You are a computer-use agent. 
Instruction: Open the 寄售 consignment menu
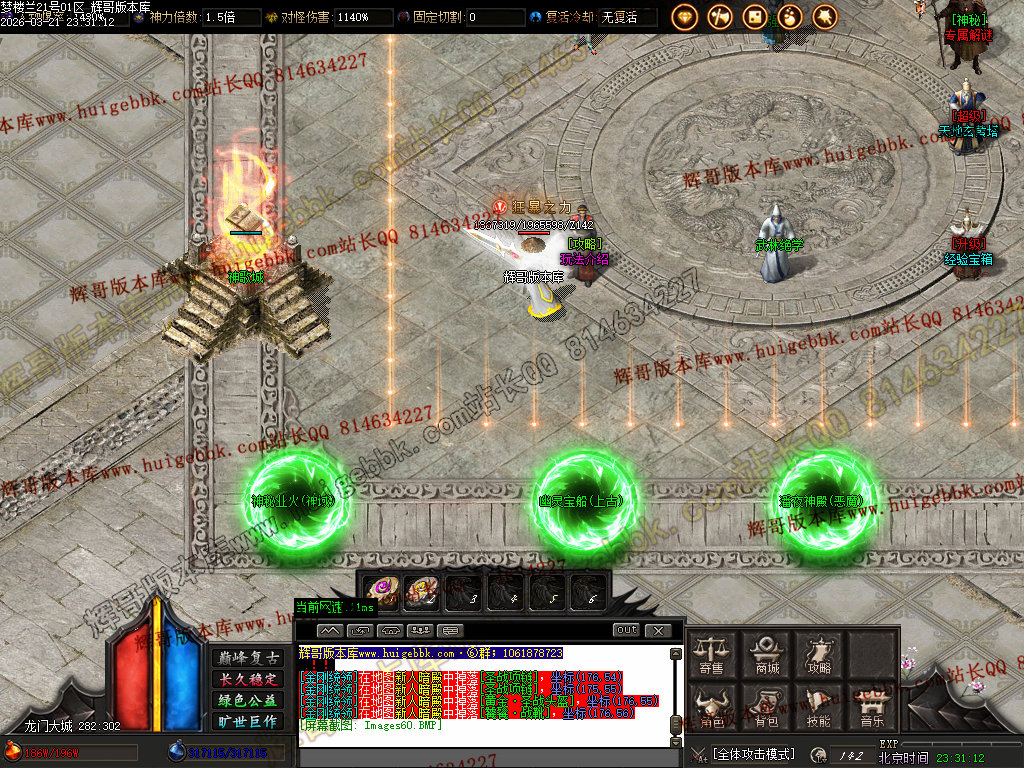(712, 654)
